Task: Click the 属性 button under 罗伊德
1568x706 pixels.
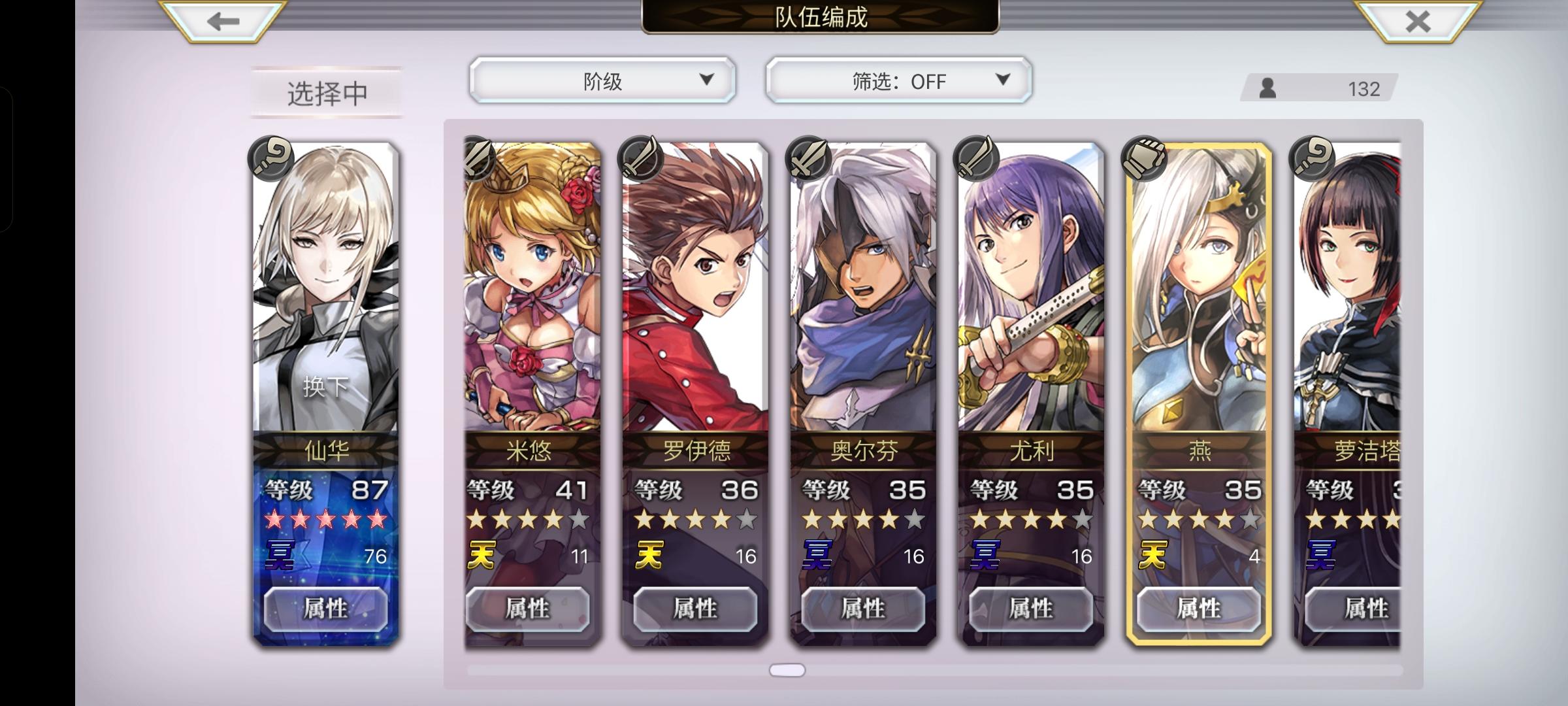Action: click(694, 609)
